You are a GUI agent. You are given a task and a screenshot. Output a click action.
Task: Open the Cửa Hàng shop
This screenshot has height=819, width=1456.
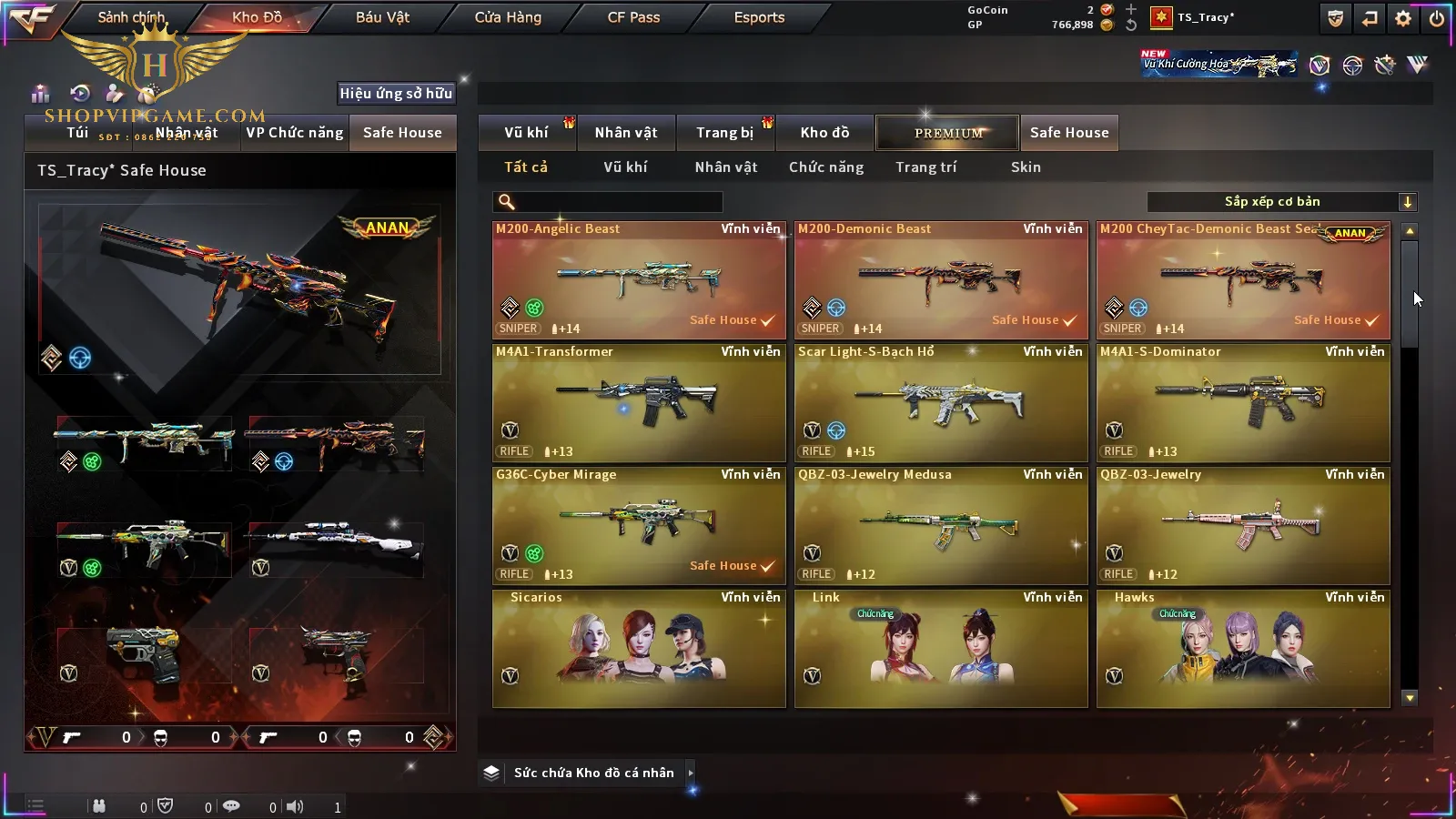[508, 17]
